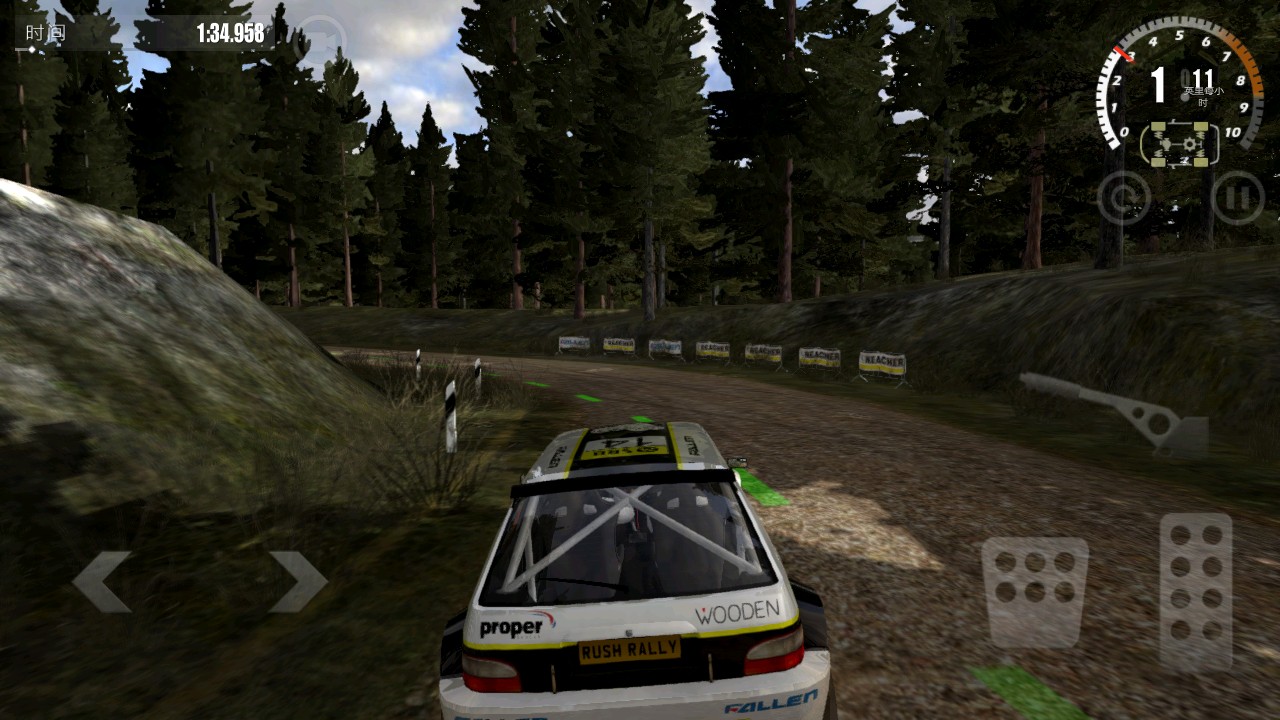Hit the wide brake pedal
This screenshot has width=1280, height=720.
pyautogui.click(x=1034, y=592)
